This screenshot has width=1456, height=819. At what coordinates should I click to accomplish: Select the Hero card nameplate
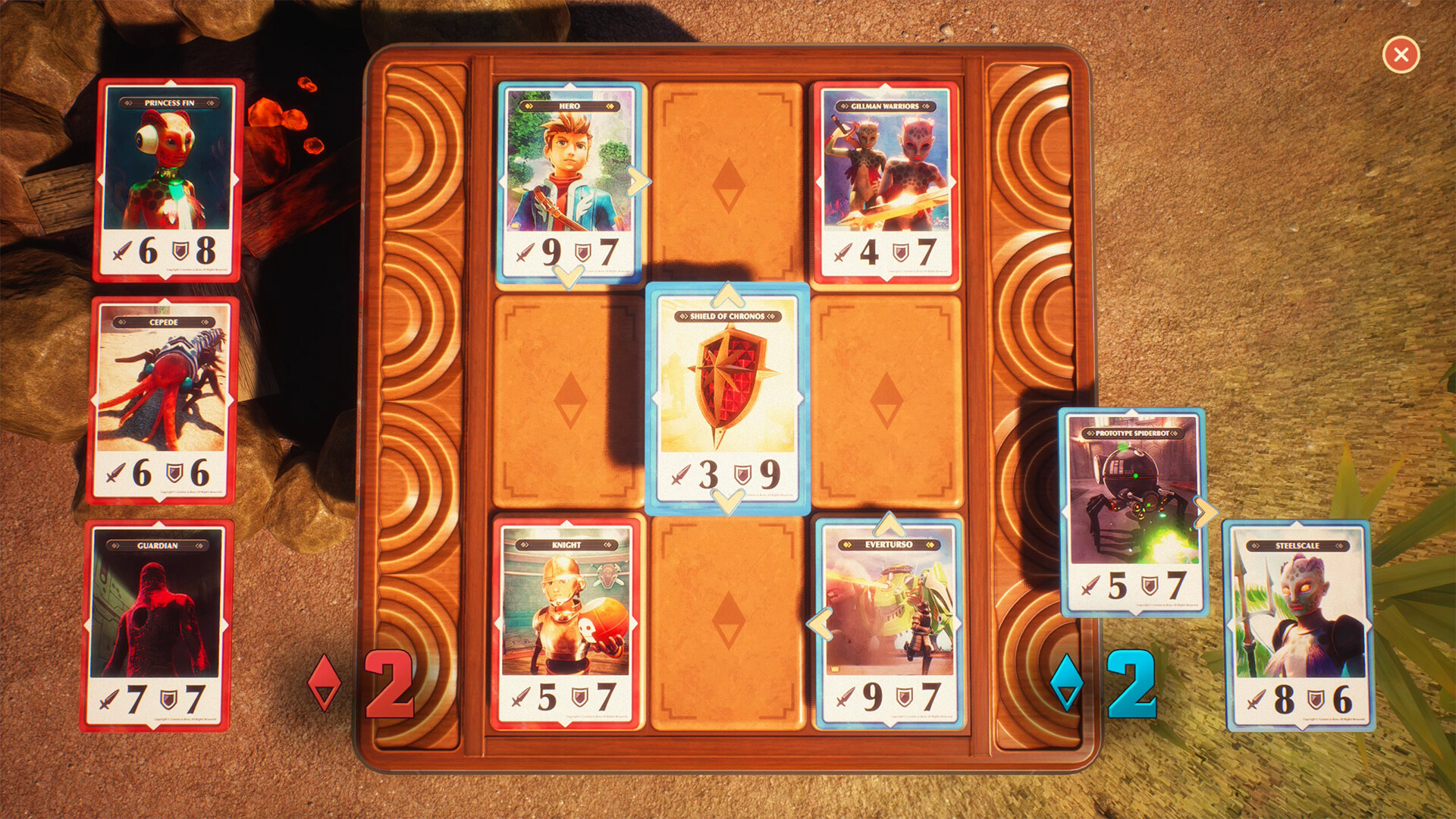click(x=570, y=108)
